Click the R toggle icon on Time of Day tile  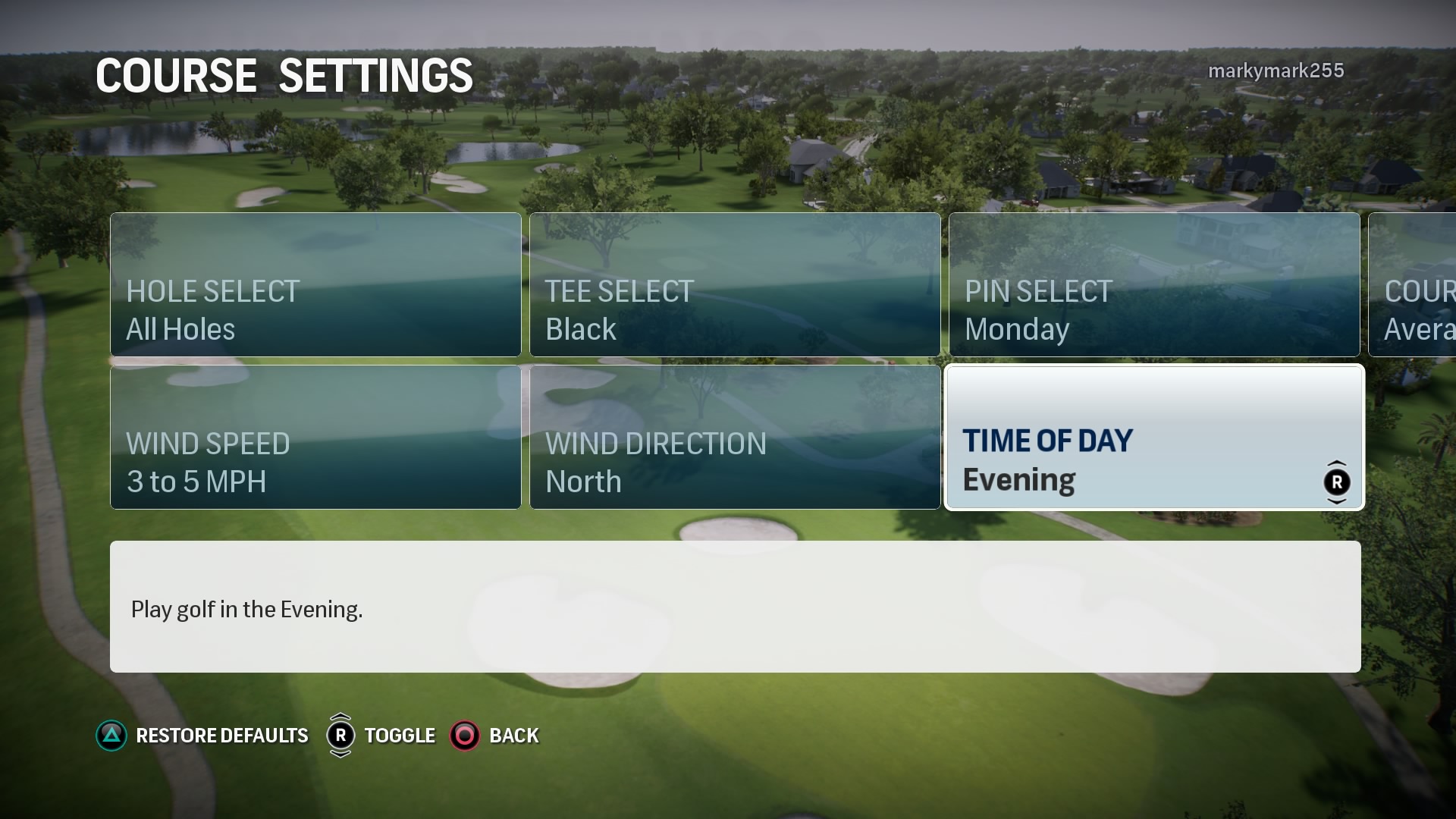1336,481
